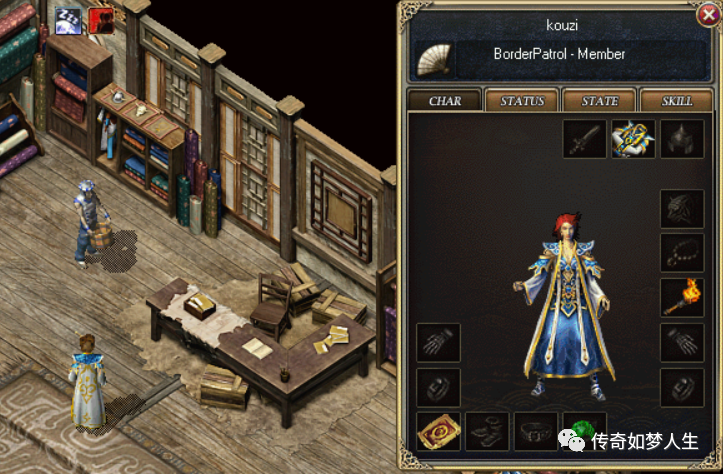Show the SKILL tab
Image resolution: width=723 pixels, height=474 pixels.
(x=677, y=101)
